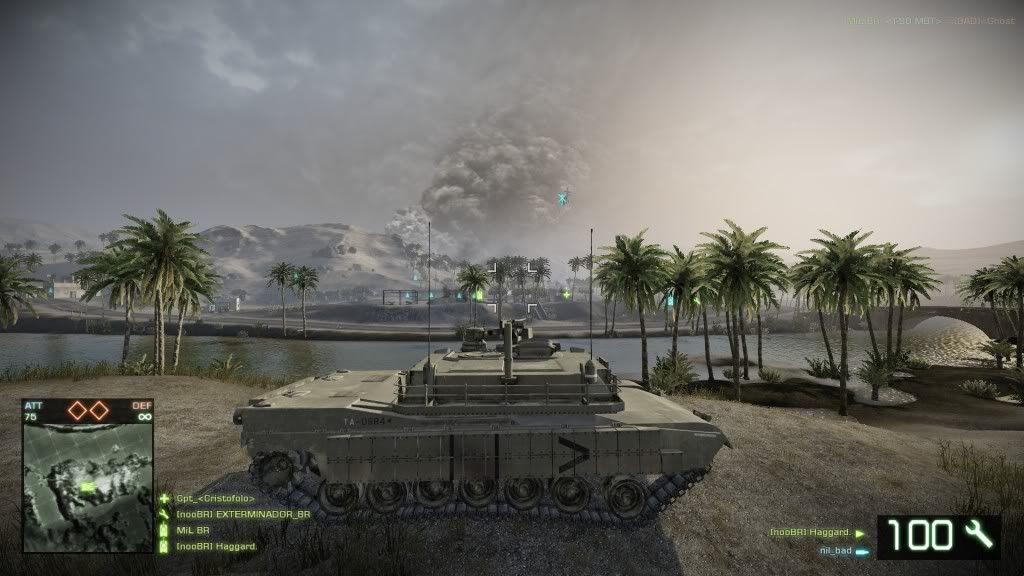The height and width of the screenshot is (576, 1024).
Task: Choose squad member MiL BR
Action: (x=193, y=530)
